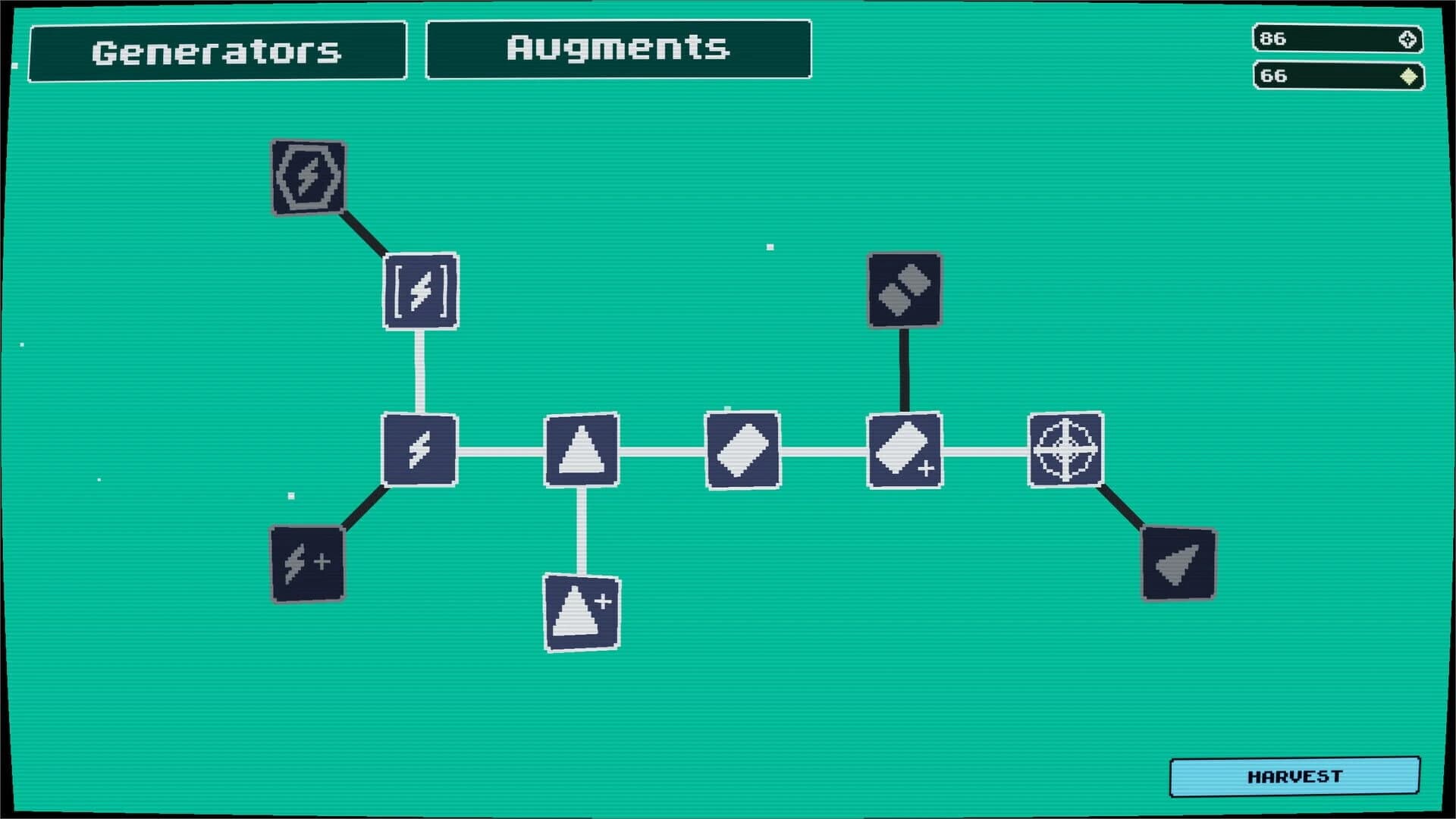Select the lightning plus upgrade node

(x=306, y=562)
